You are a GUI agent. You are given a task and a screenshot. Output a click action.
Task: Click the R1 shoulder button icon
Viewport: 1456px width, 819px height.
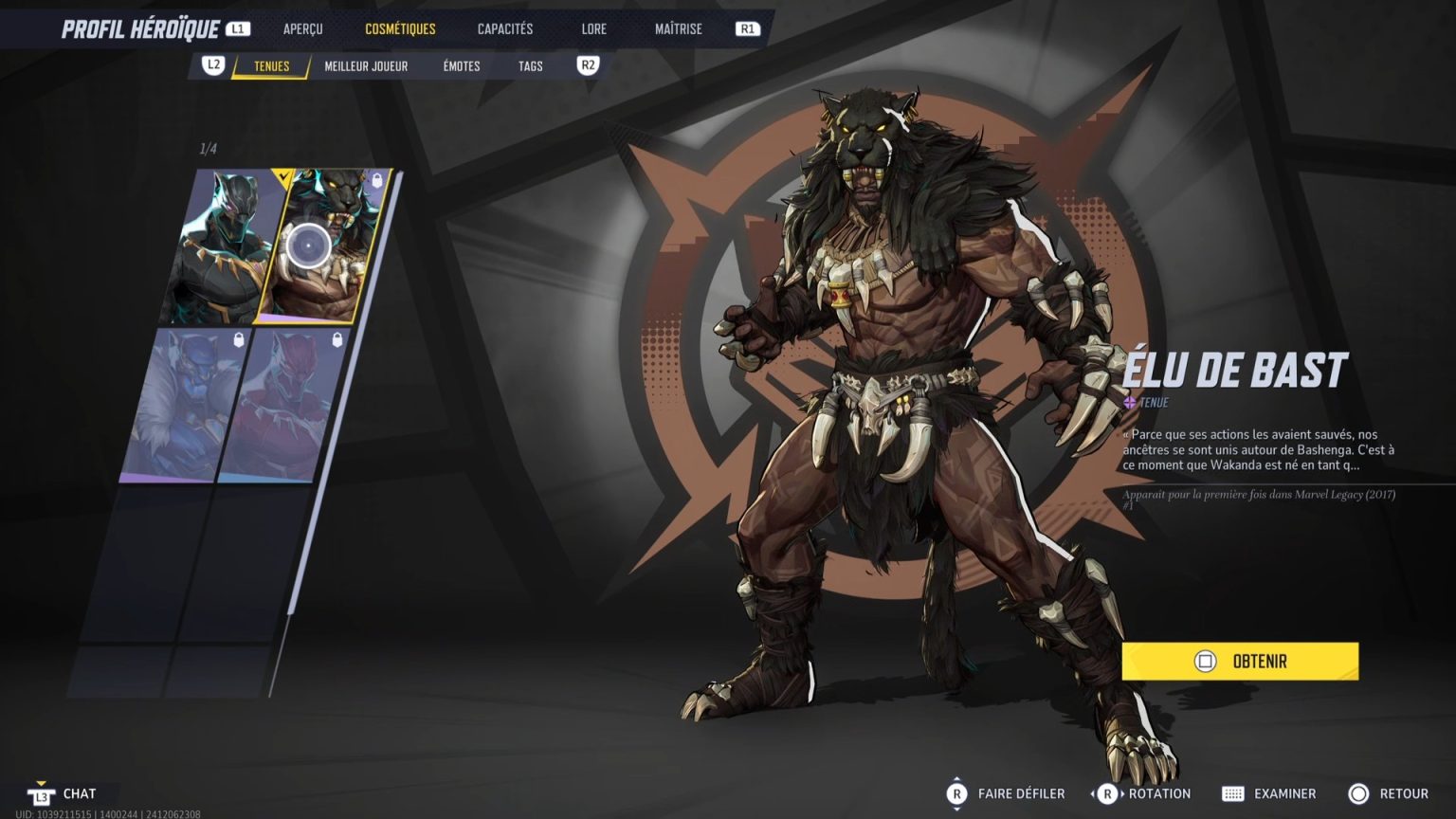point(748,27)
